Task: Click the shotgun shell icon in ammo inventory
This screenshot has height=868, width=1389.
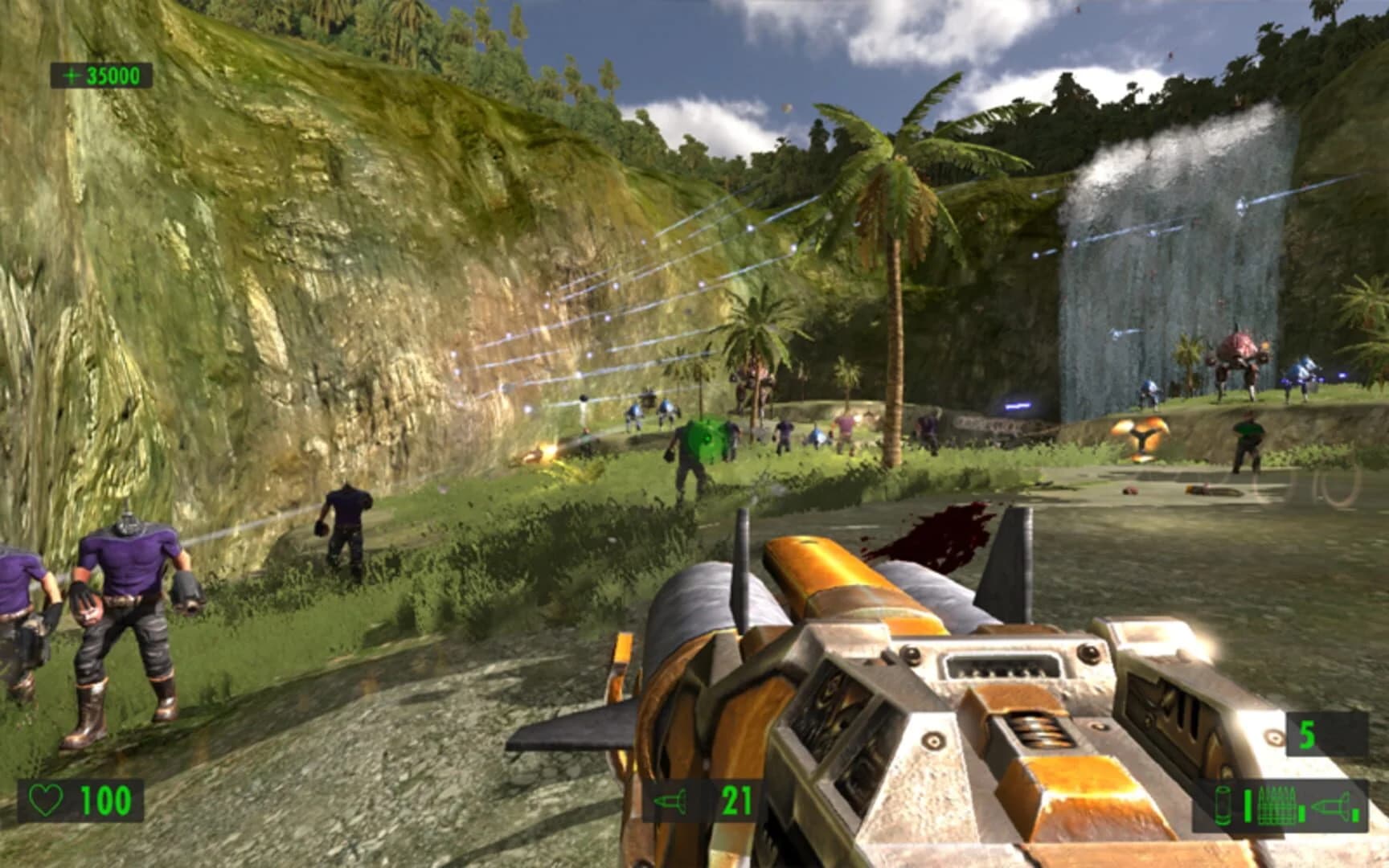Action: (1222, 805)
